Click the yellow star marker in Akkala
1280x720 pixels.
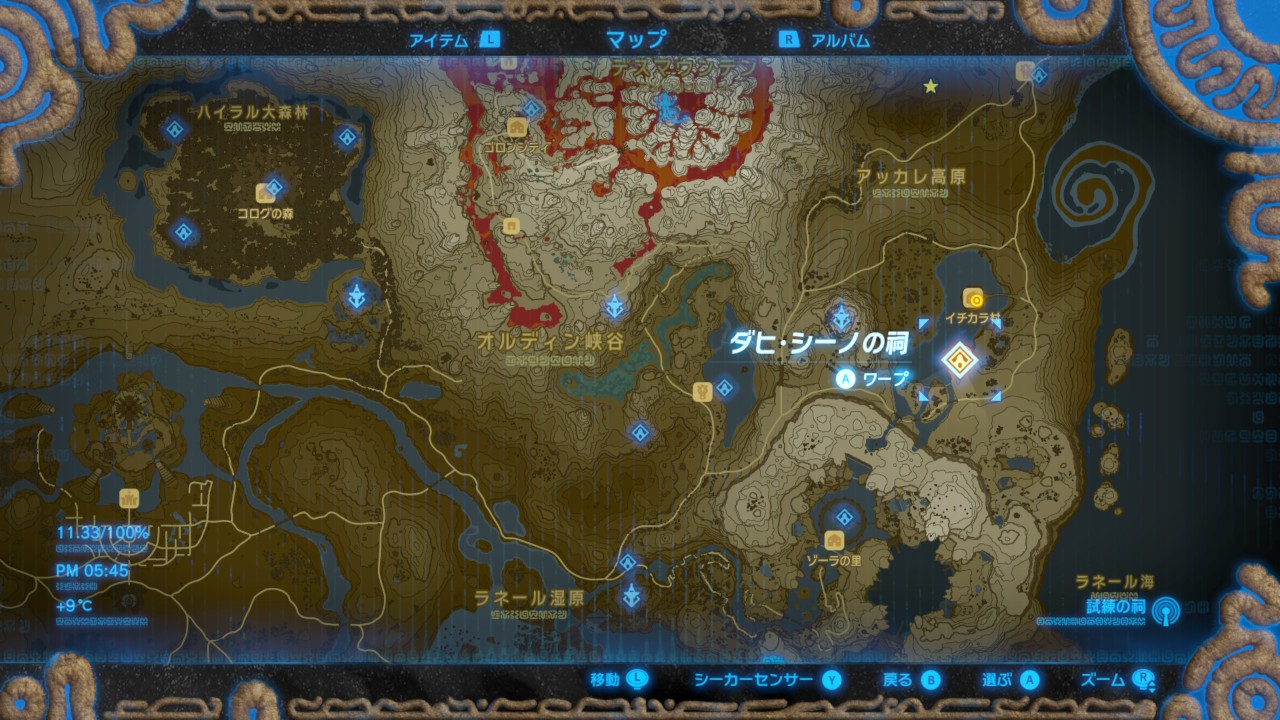[x=930, y=87]
